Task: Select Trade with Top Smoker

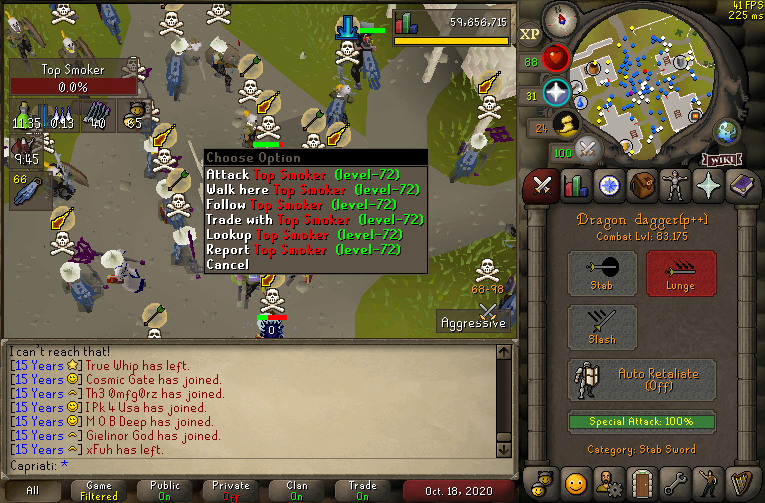Action: pyautogui.click(x=314, y=219)
